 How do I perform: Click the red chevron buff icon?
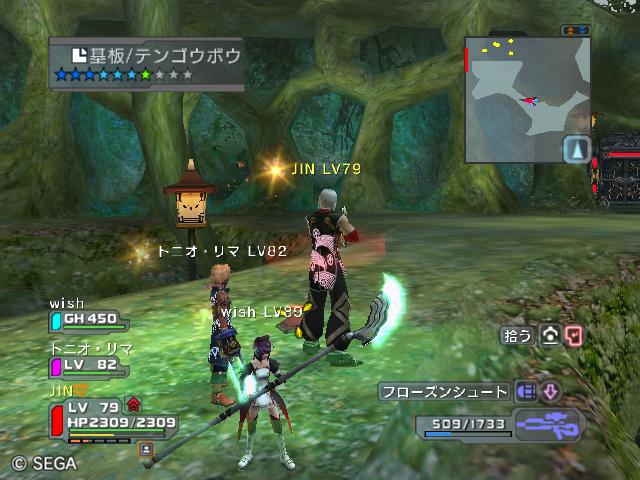click(133, 405)
